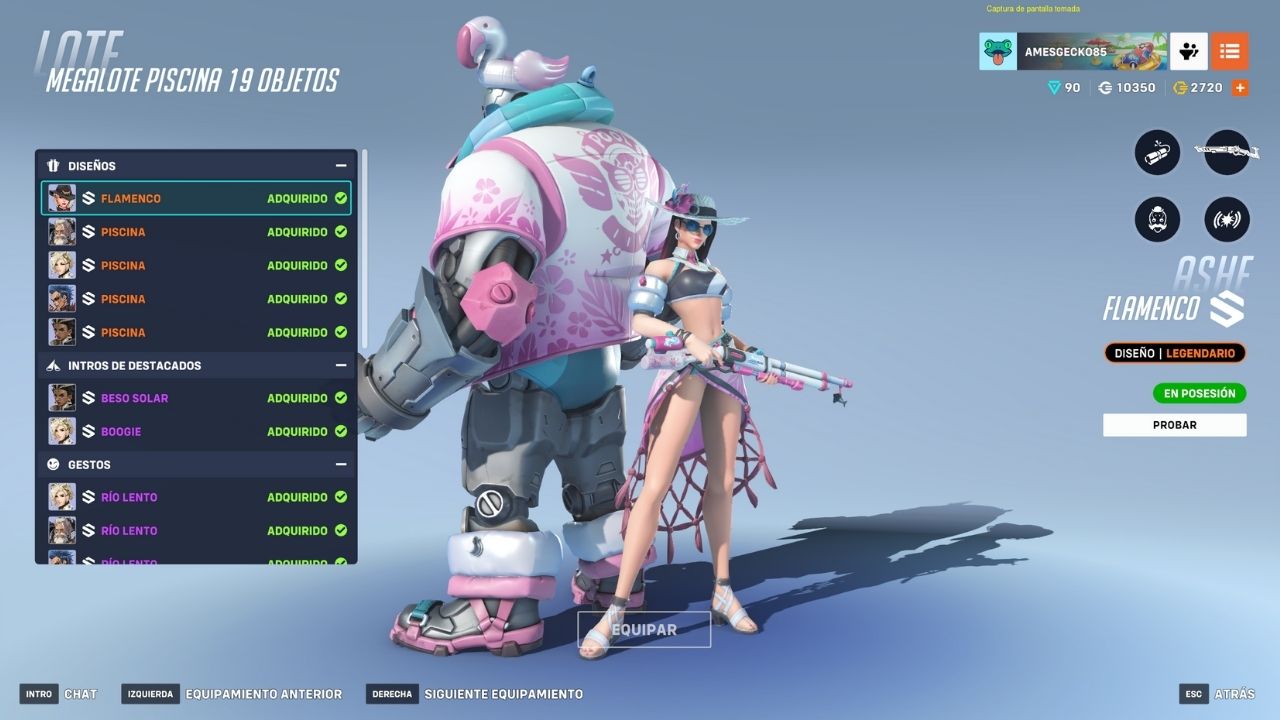This screenshot has height=720, width=1280.
Task: Select the B.O.B. mustached robot icon
Action: coord(1157,218)
